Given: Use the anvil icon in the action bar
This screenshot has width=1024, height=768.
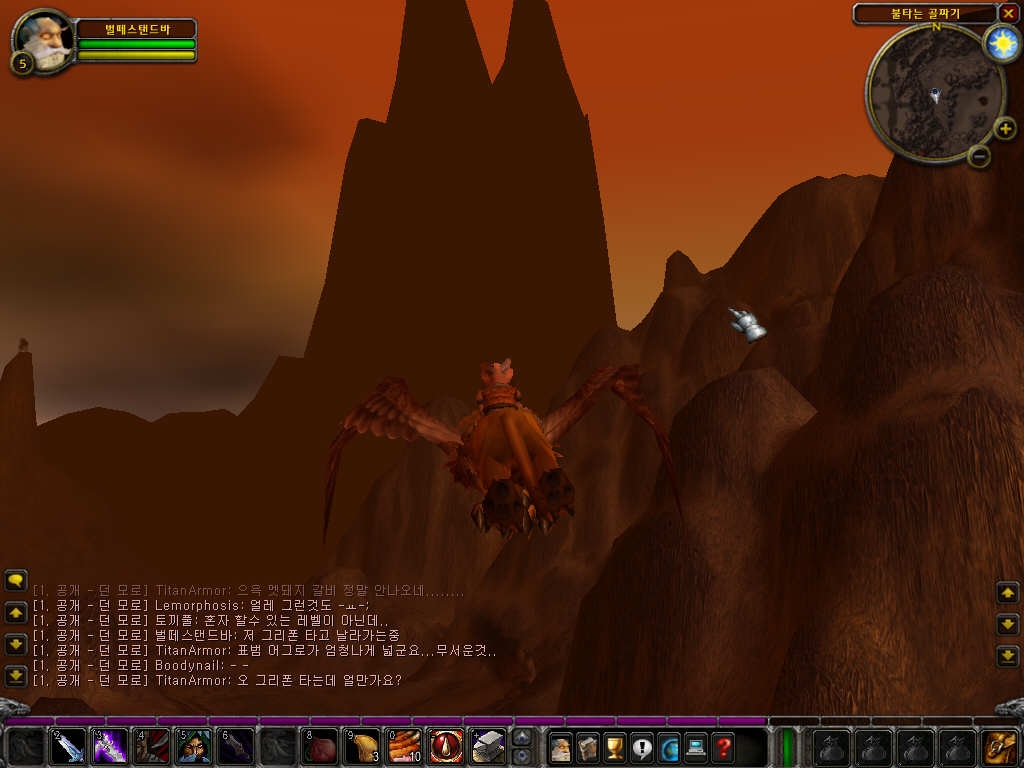Looking at the screenshot, I should 488,747.
